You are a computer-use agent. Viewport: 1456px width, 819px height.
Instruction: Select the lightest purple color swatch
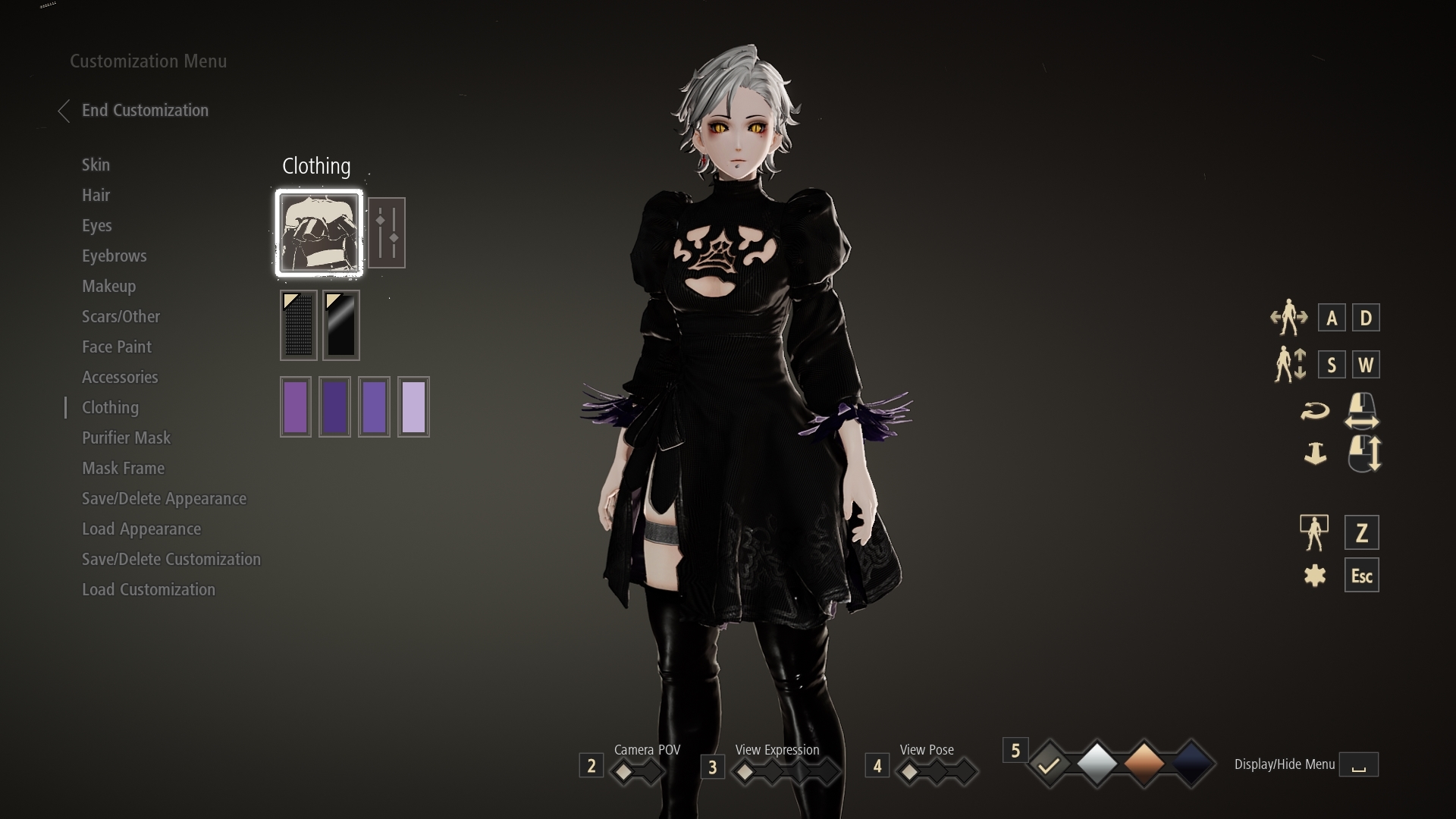click(x=413, y=406)
